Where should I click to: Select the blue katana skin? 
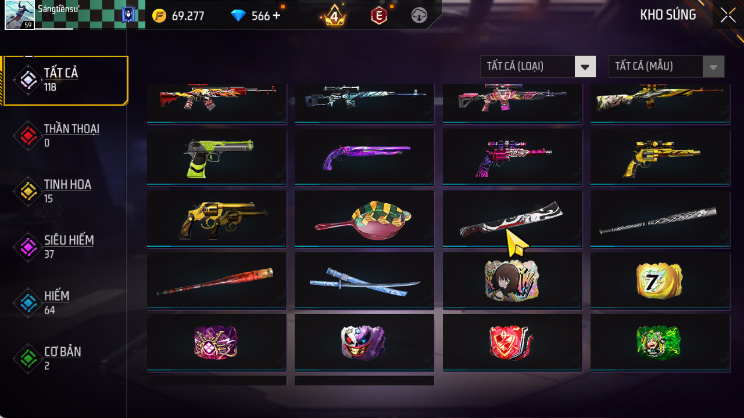[x=366, y=281]
